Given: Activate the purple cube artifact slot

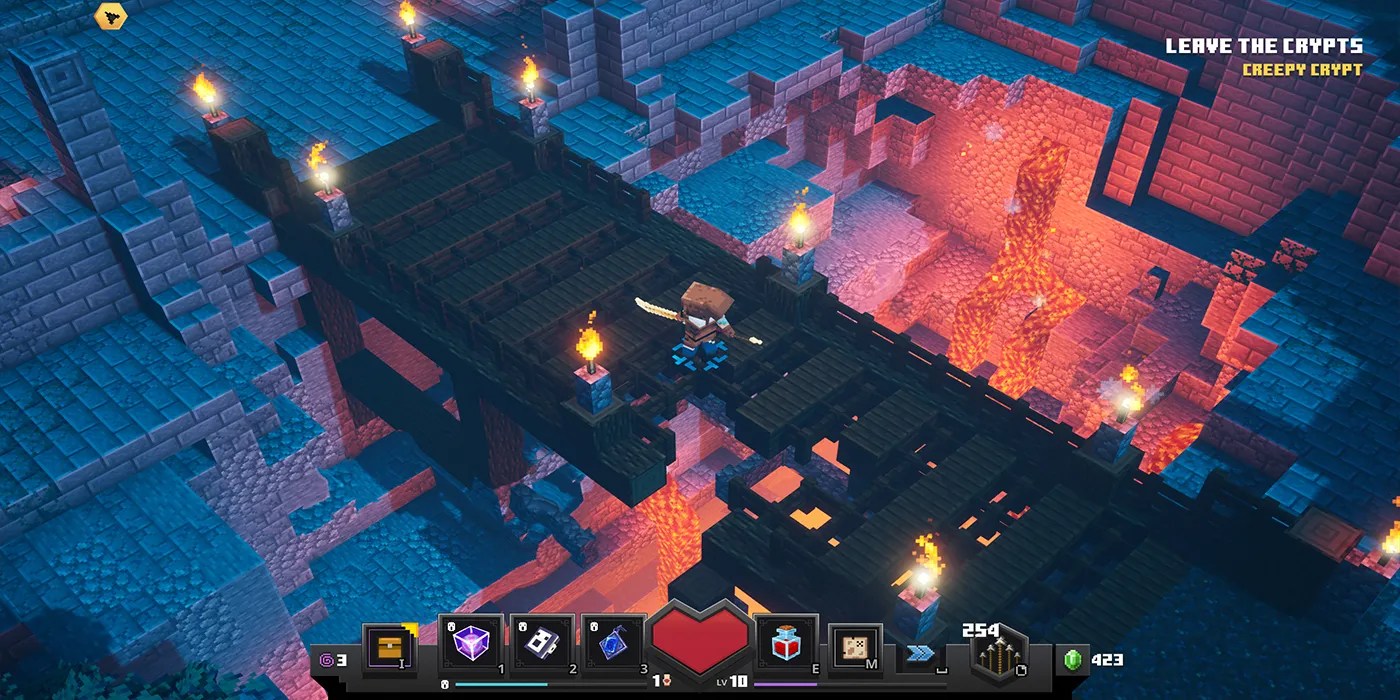Looking at the screenshot, I should pos(470,642).
